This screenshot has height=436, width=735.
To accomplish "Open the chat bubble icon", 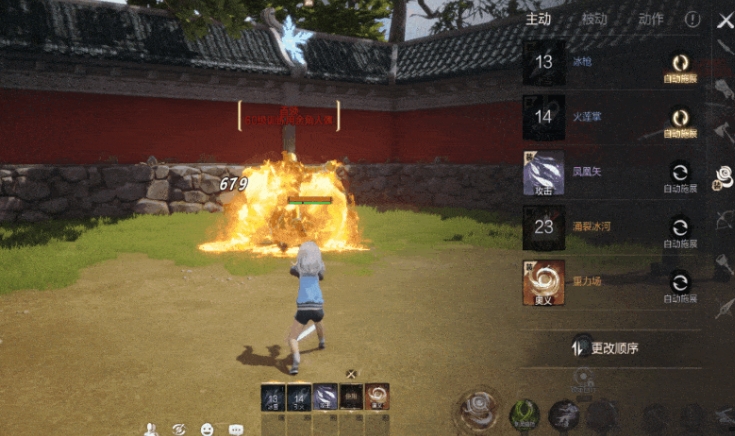I will pyautogui.click(x=236, y=429).
